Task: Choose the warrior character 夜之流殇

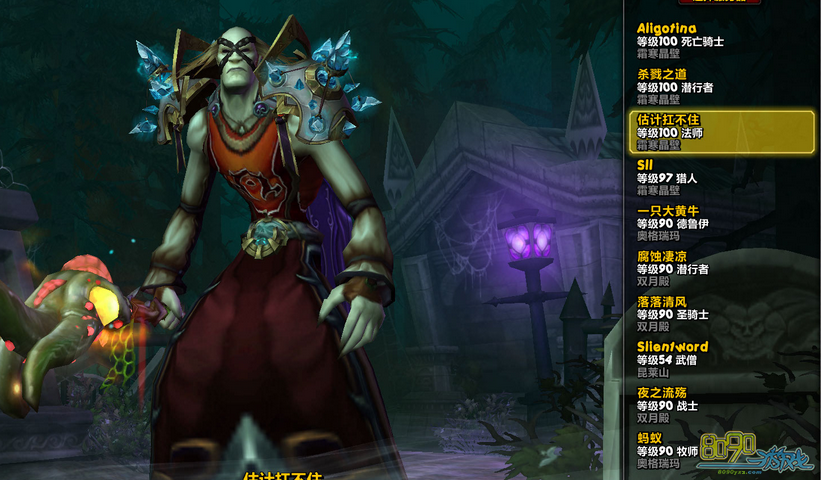Action: pos(700,404)
